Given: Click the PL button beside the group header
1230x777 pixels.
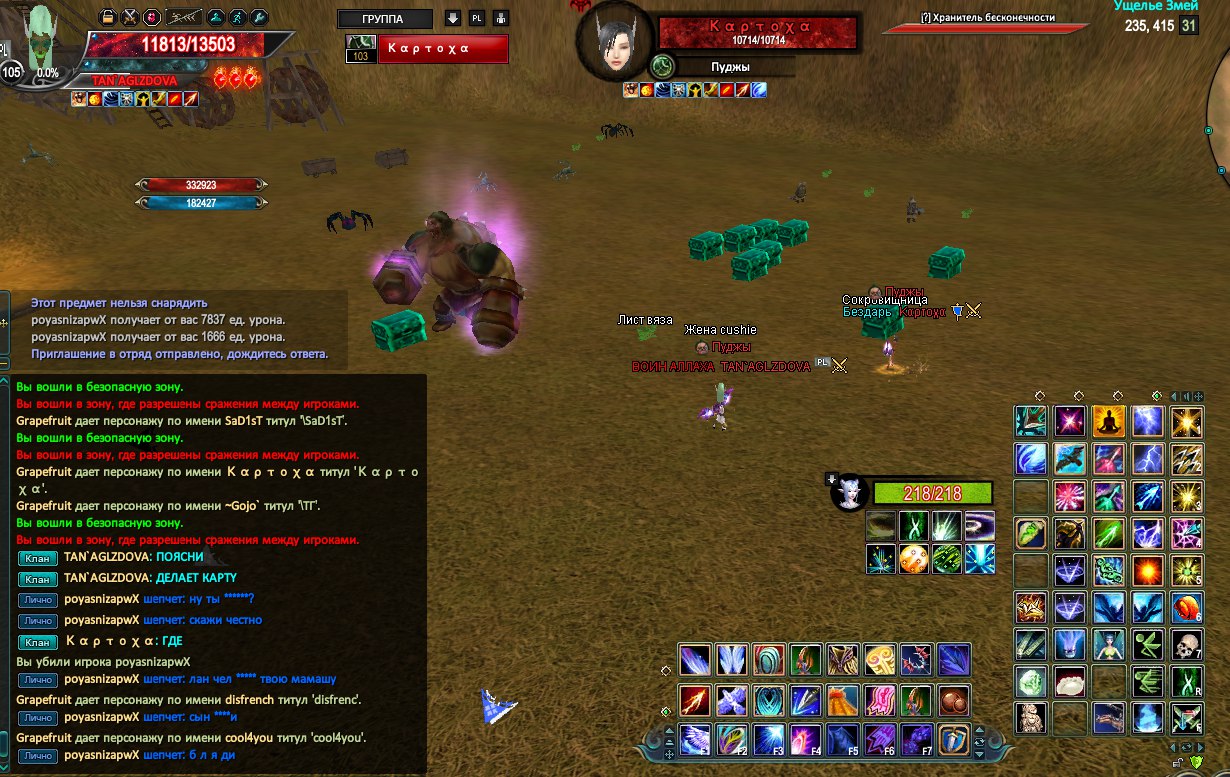Looking at the screenshot, I should [x=476, y=18].
